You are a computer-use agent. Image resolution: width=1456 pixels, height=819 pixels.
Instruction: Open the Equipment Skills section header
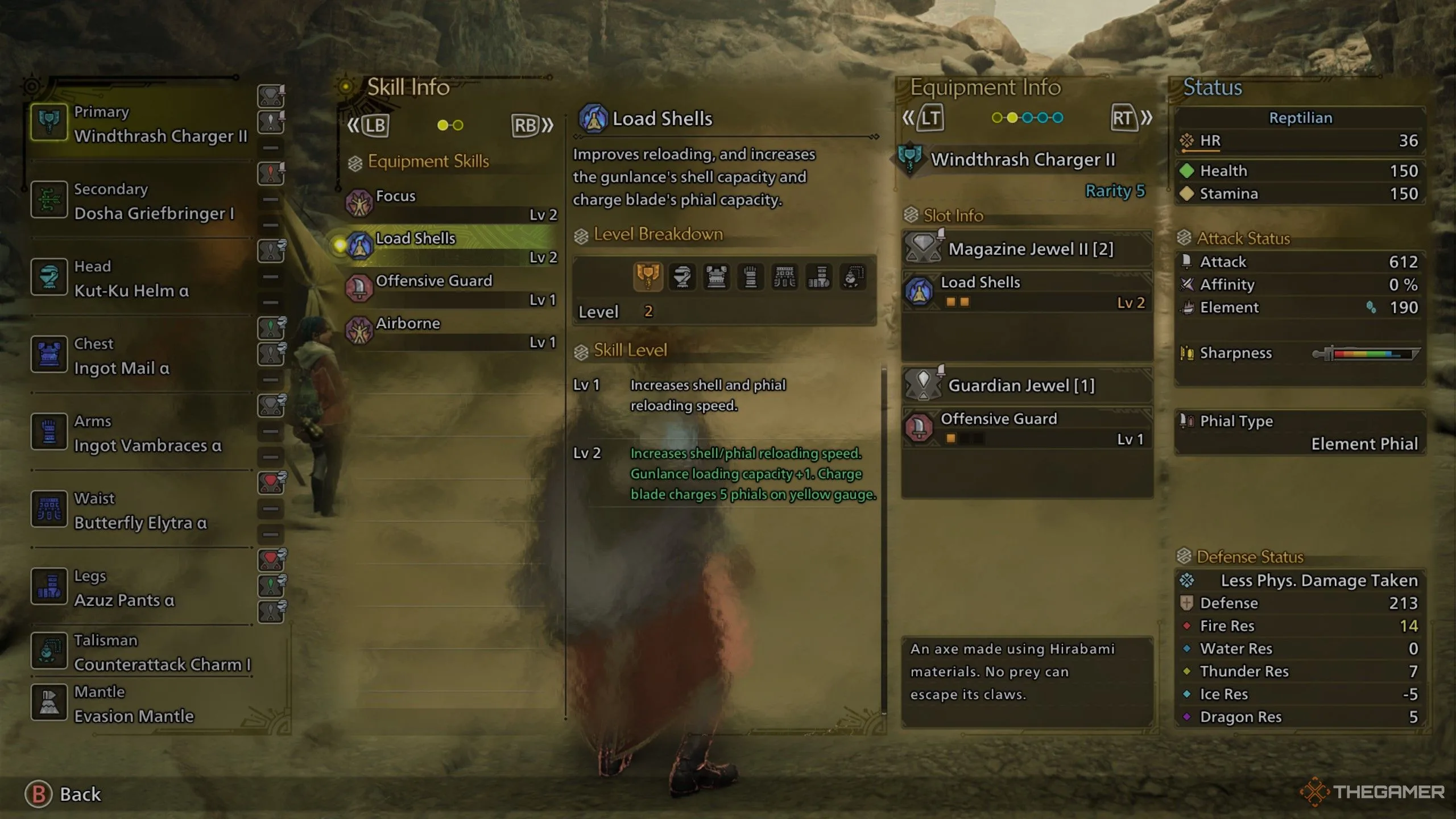click(x=428, y=162)
